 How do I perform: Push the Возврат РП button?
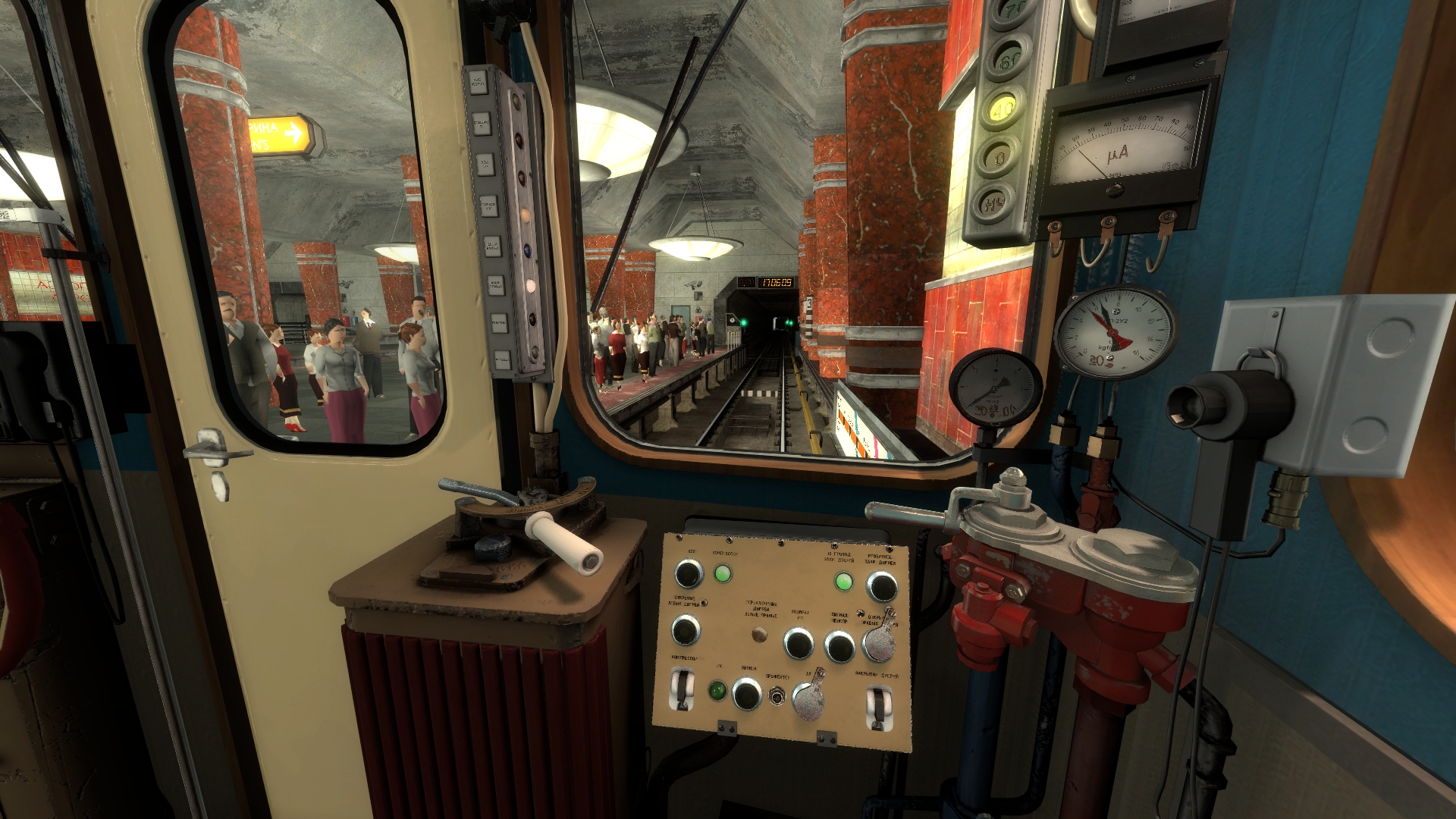point(798,643)
